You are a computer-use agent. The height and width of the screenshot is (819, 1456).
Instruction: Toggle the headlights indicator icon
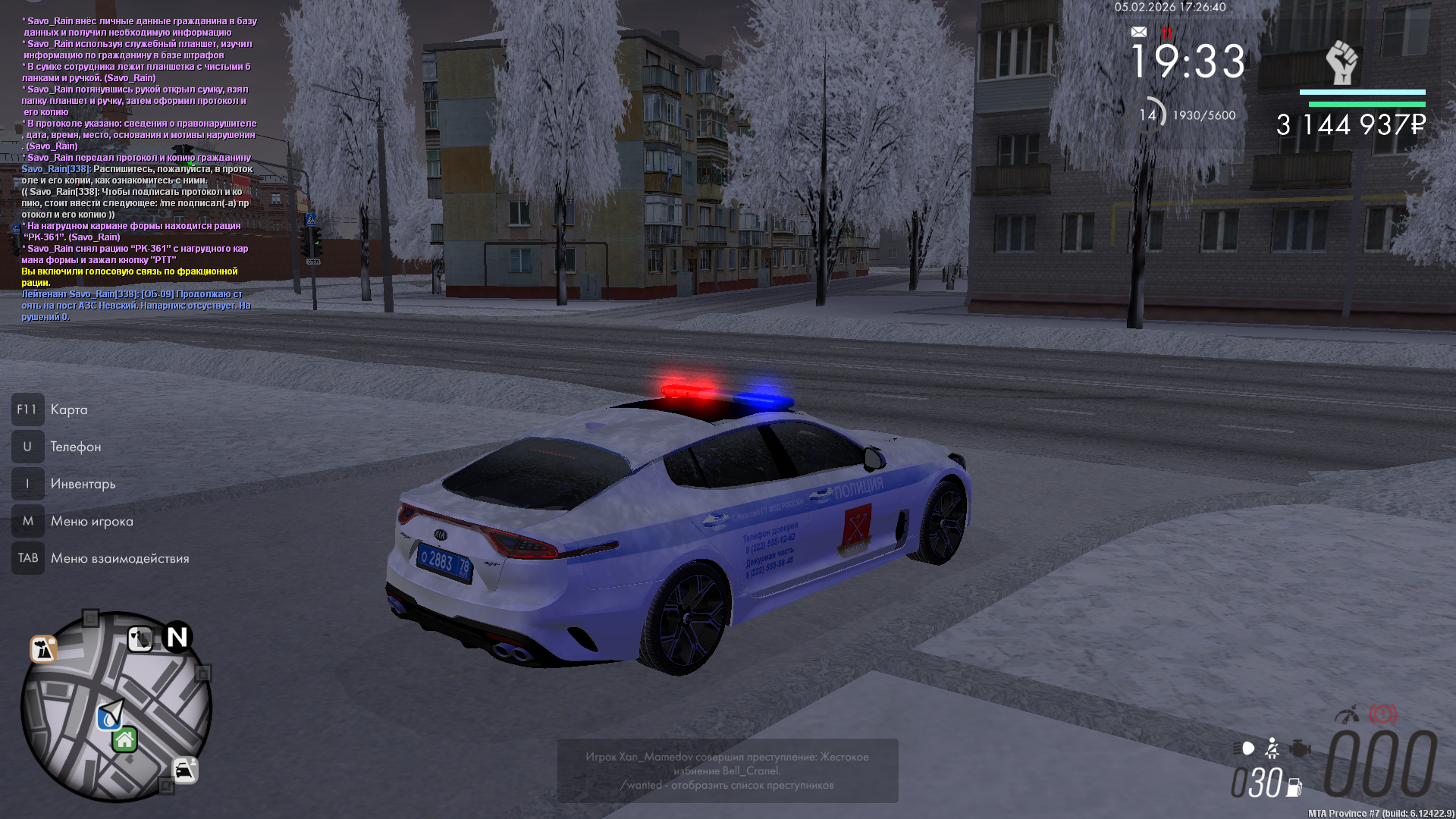1244,748
